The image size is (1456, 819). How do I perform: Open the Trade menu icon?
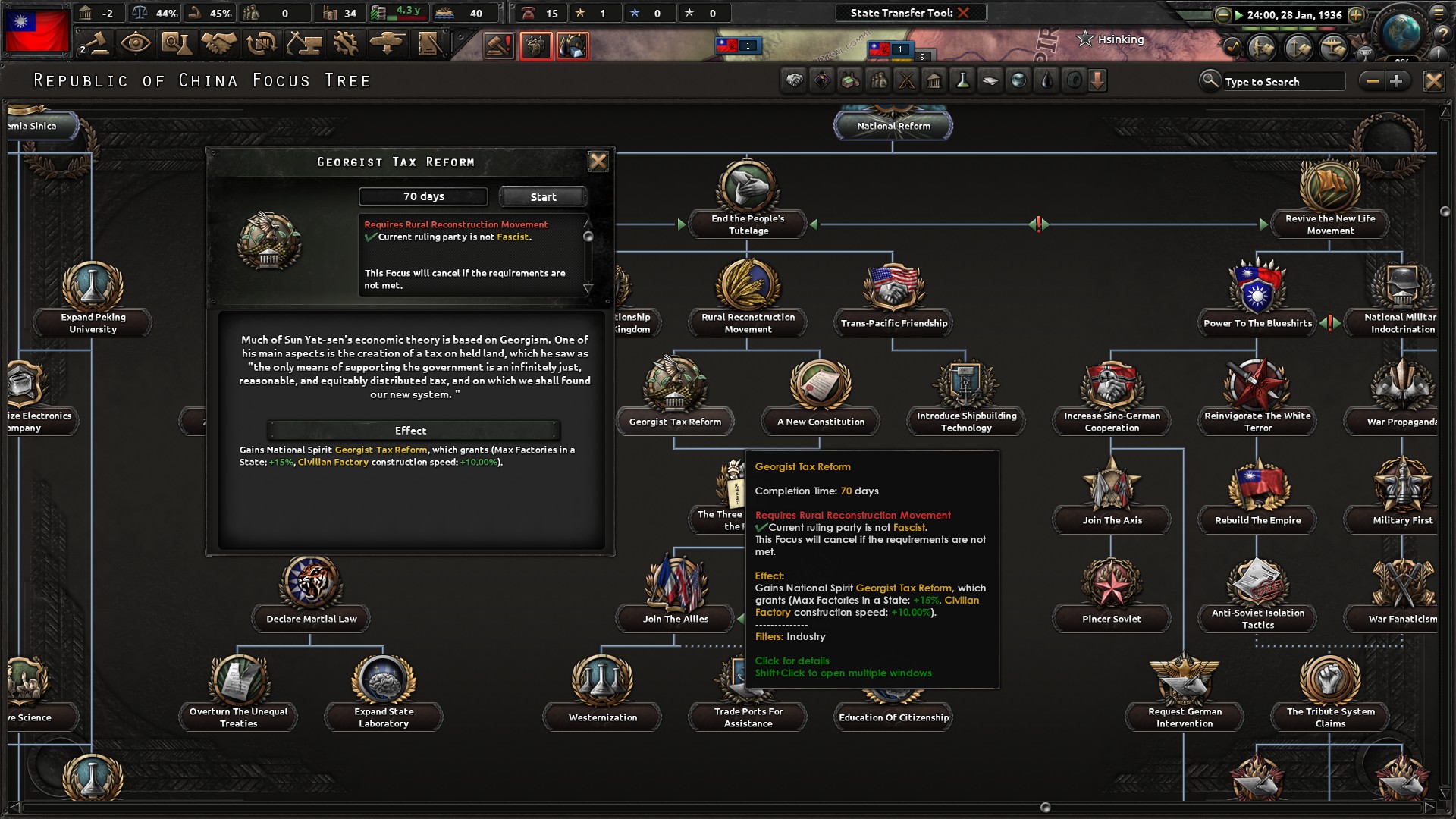pos(260,43)
